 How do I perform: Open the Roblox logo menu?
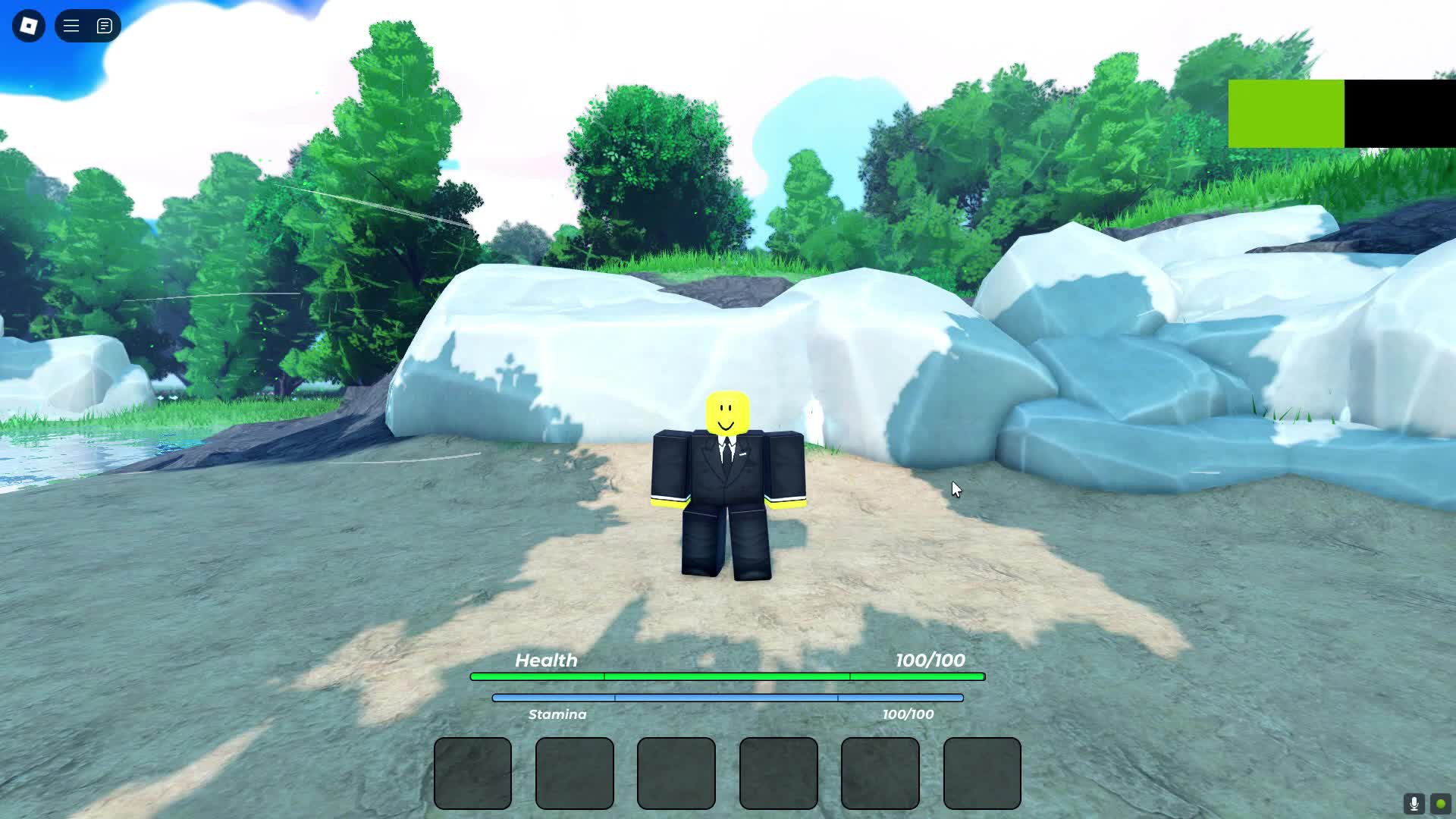[x=29, y=26]
